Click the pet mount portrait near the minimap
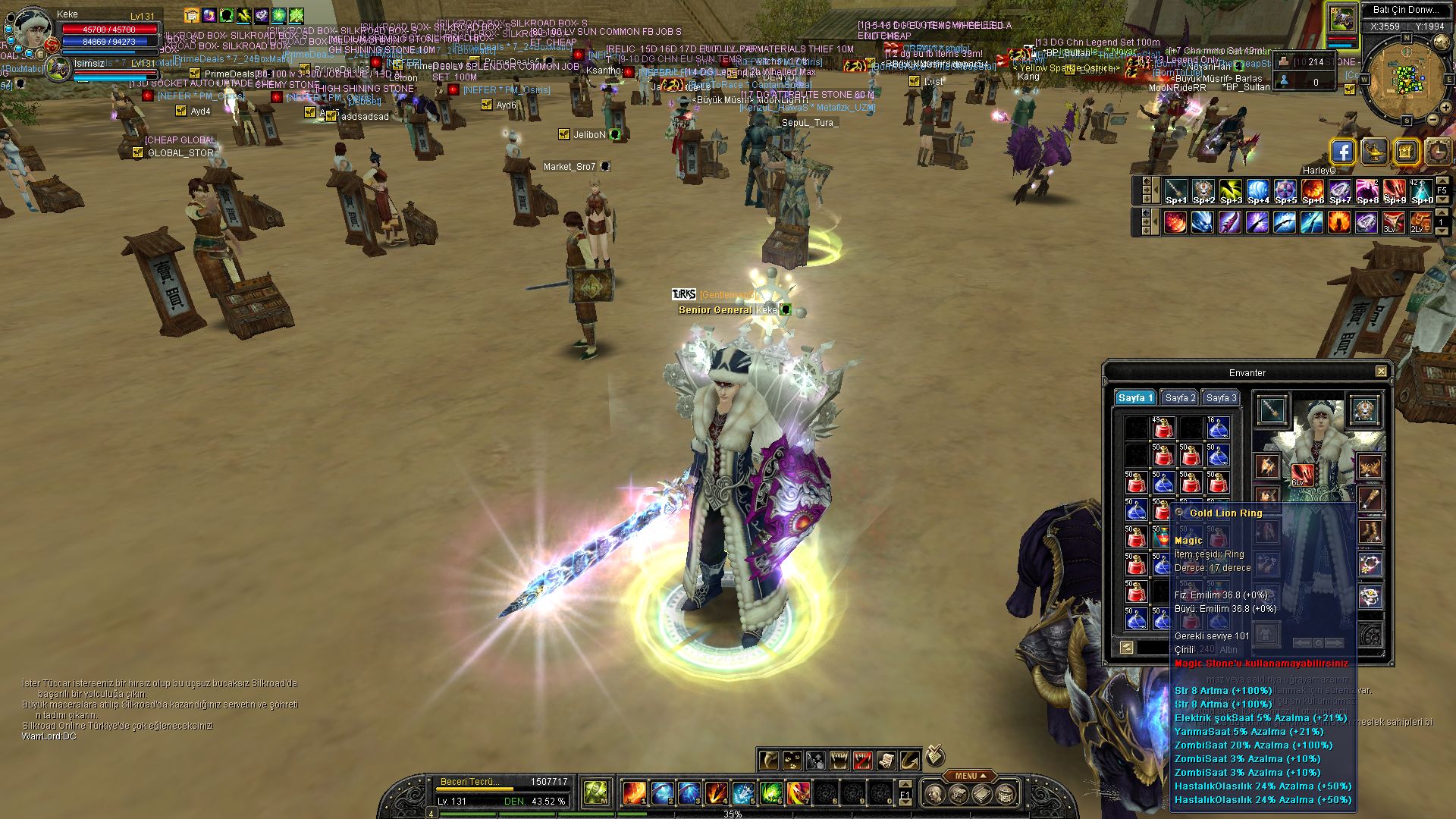This screenshot has width=1456, height=819. [x=1341, y=20]
